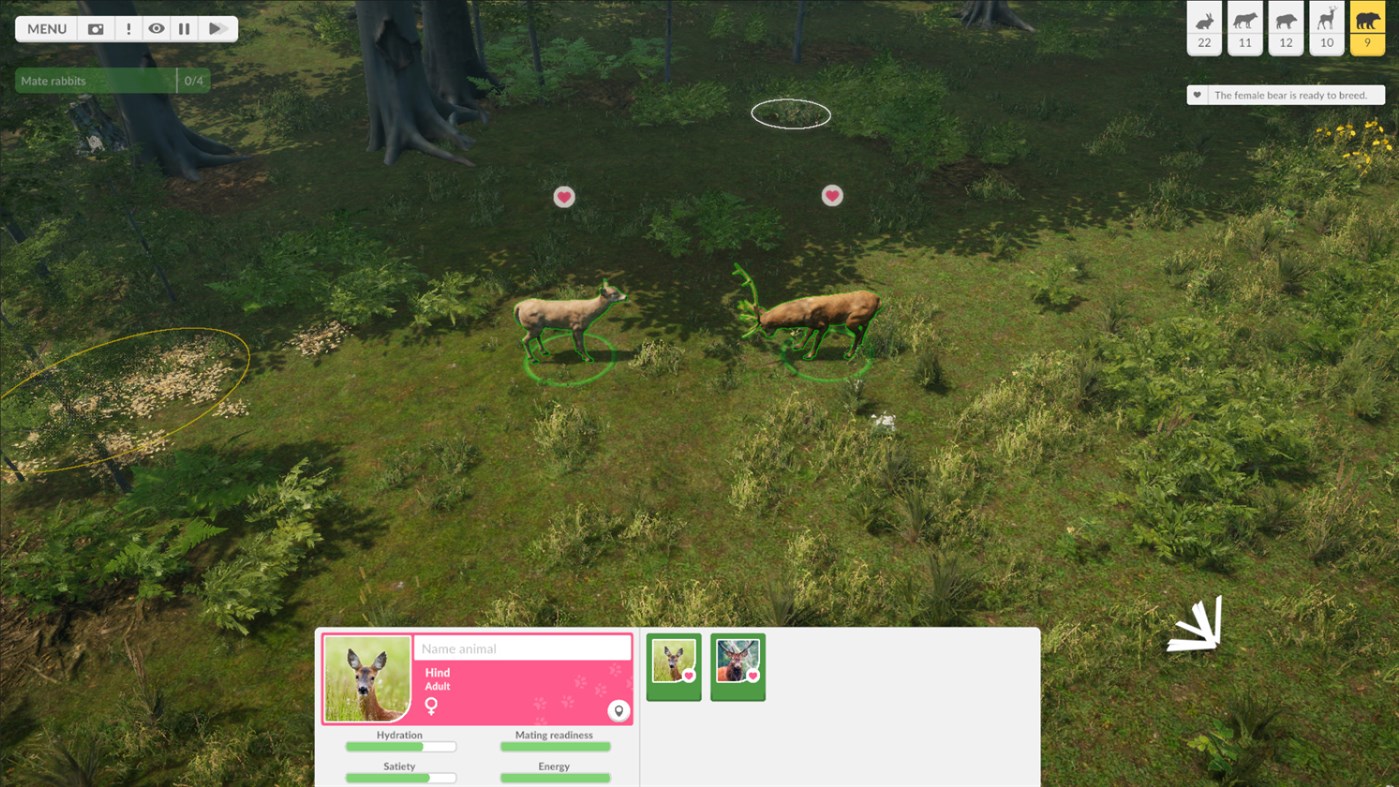Activate fast forward speed
Viewport: 1399px width, 787px height.
tap(216, 28)
